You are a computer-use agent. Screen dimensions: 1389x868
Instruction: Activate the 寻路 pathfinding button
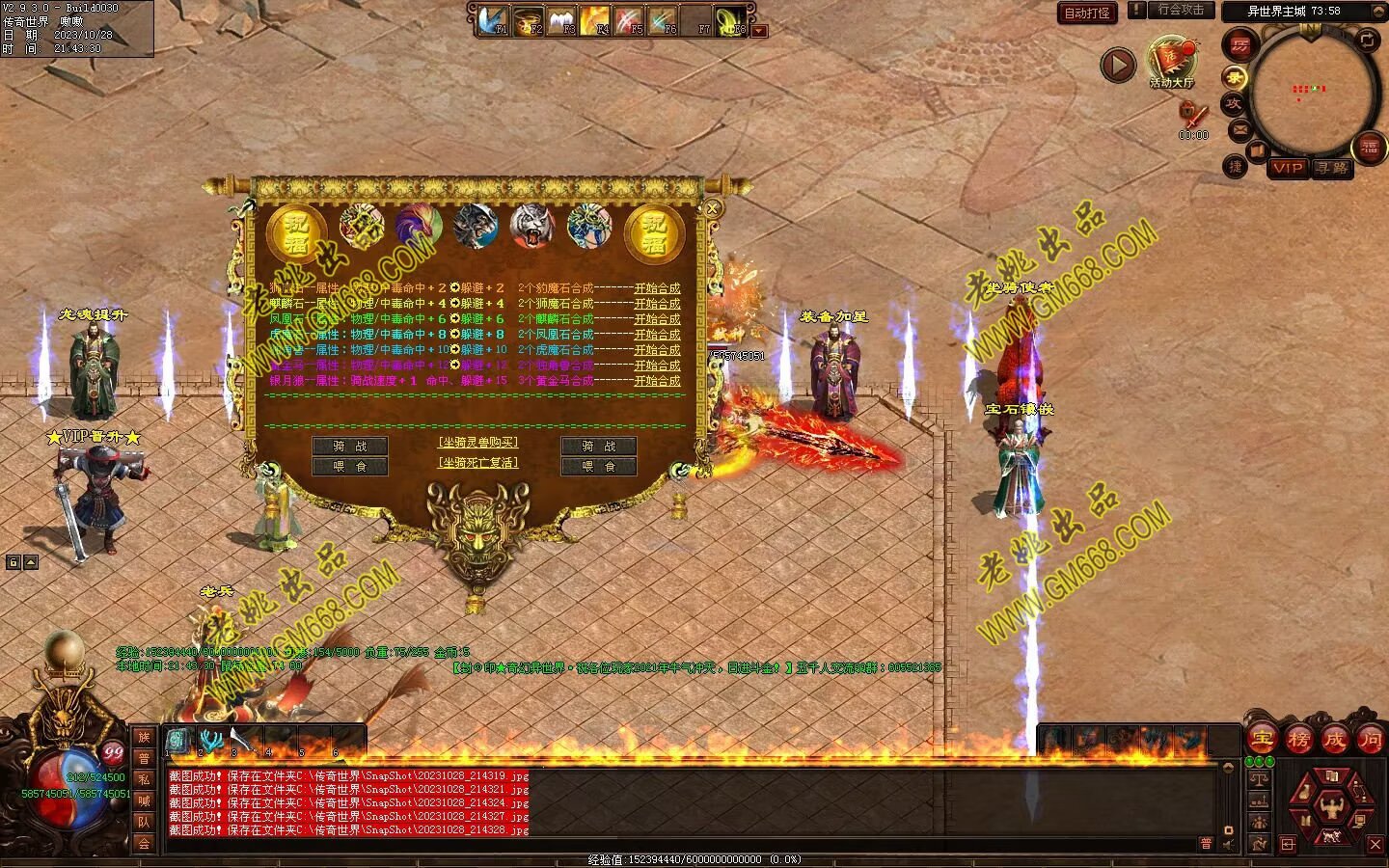[1332, 168]
